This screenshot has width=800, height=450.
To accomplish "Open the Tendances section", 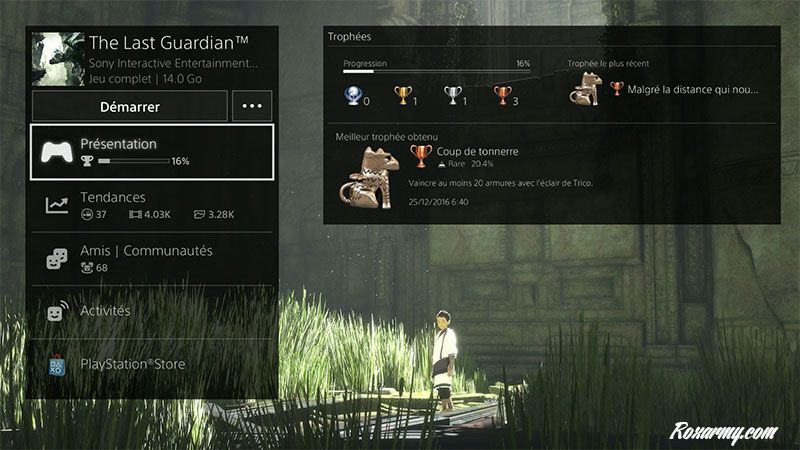I will click(x=152, y=204).
